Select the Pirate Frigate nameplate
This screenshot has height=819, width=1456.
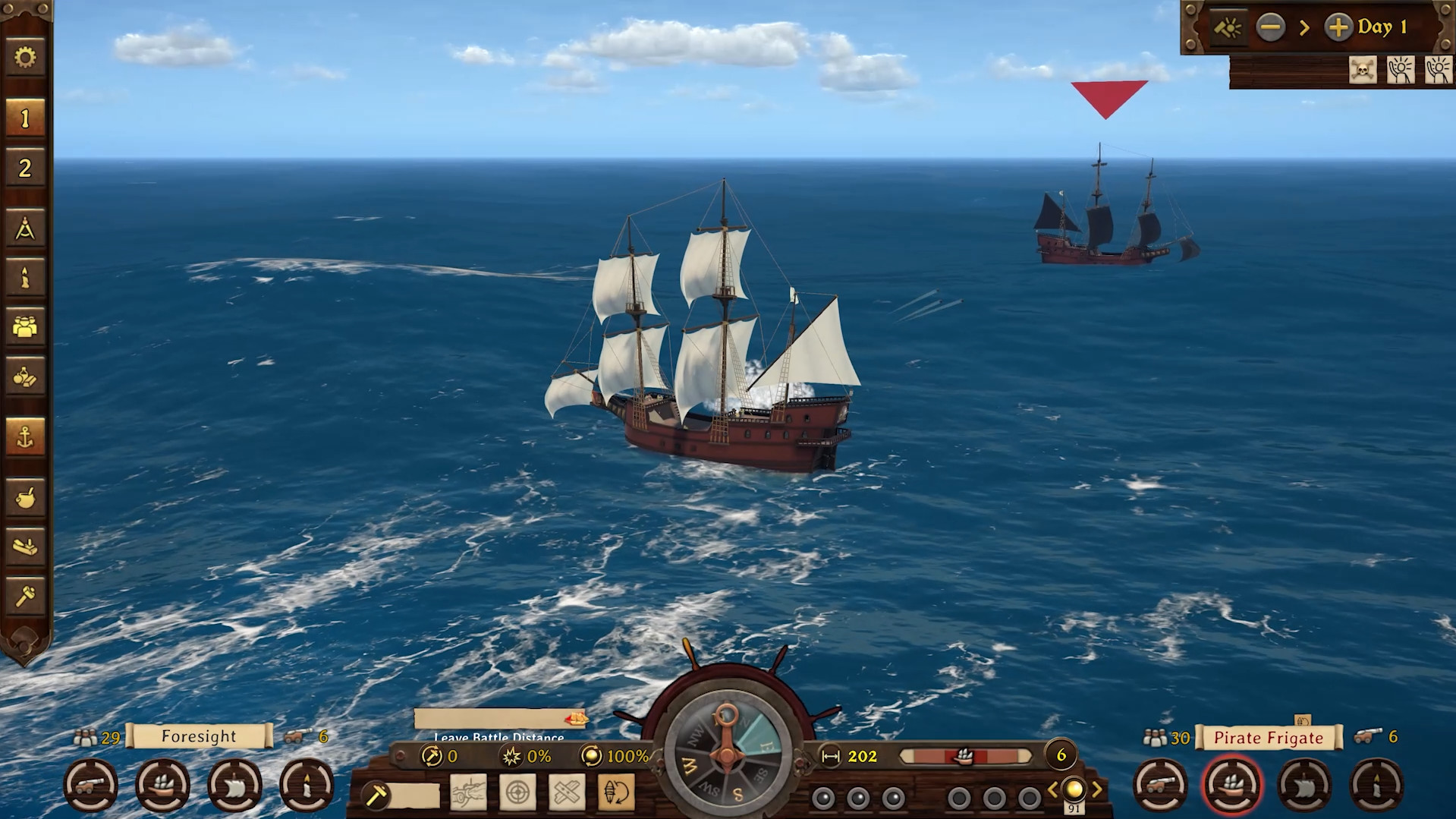1269,736
